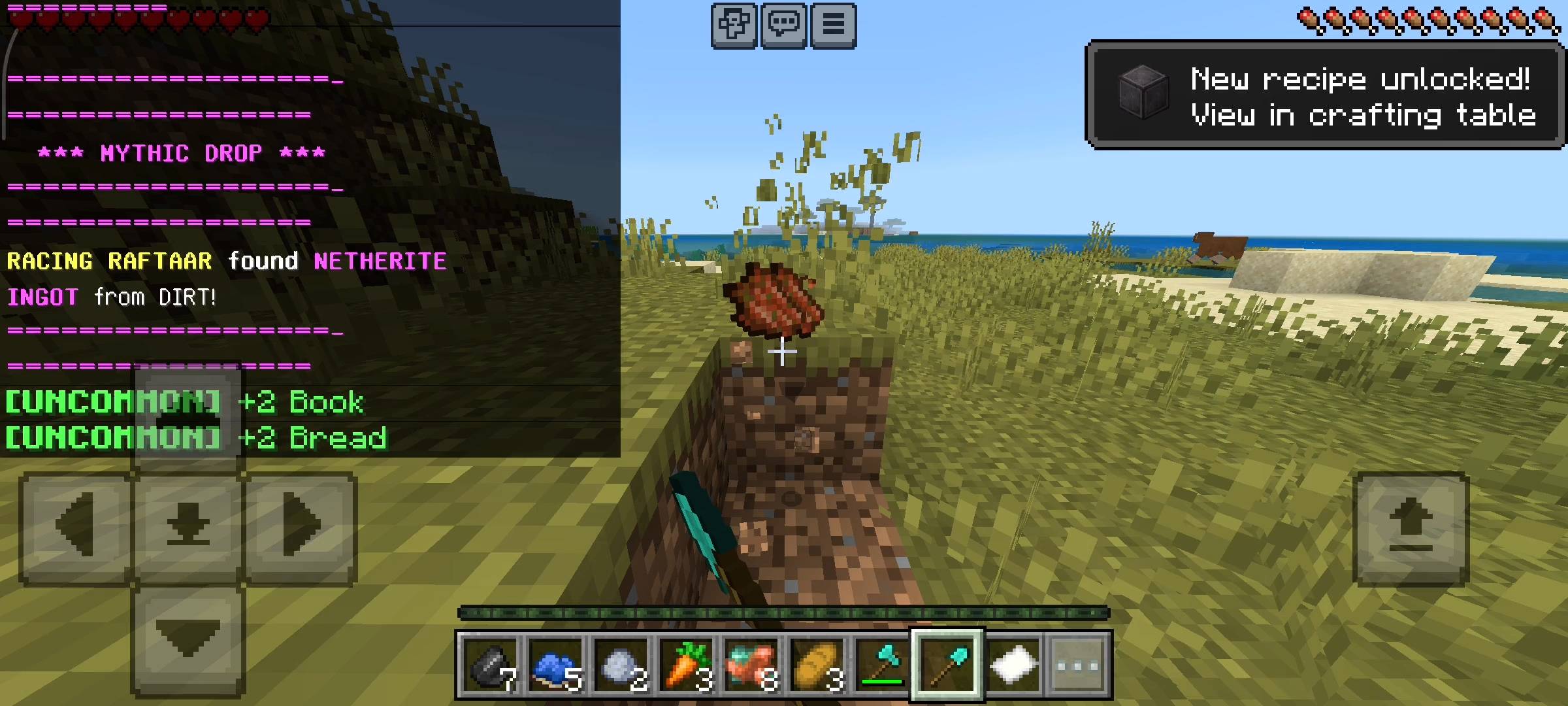Screen dimensions: 1568x706
Task: Open inventory with the three-dots slot
Action: pos(1078,665)
